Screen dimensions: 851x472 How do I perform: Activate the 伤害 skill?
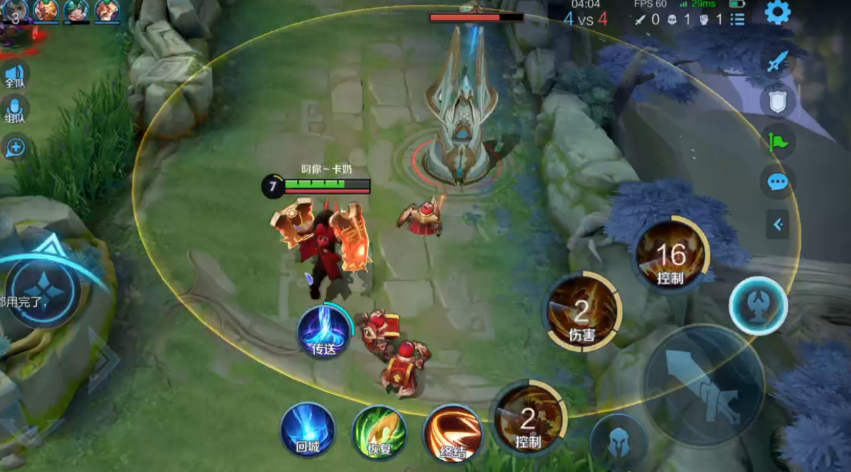click(x=582, y=312)
